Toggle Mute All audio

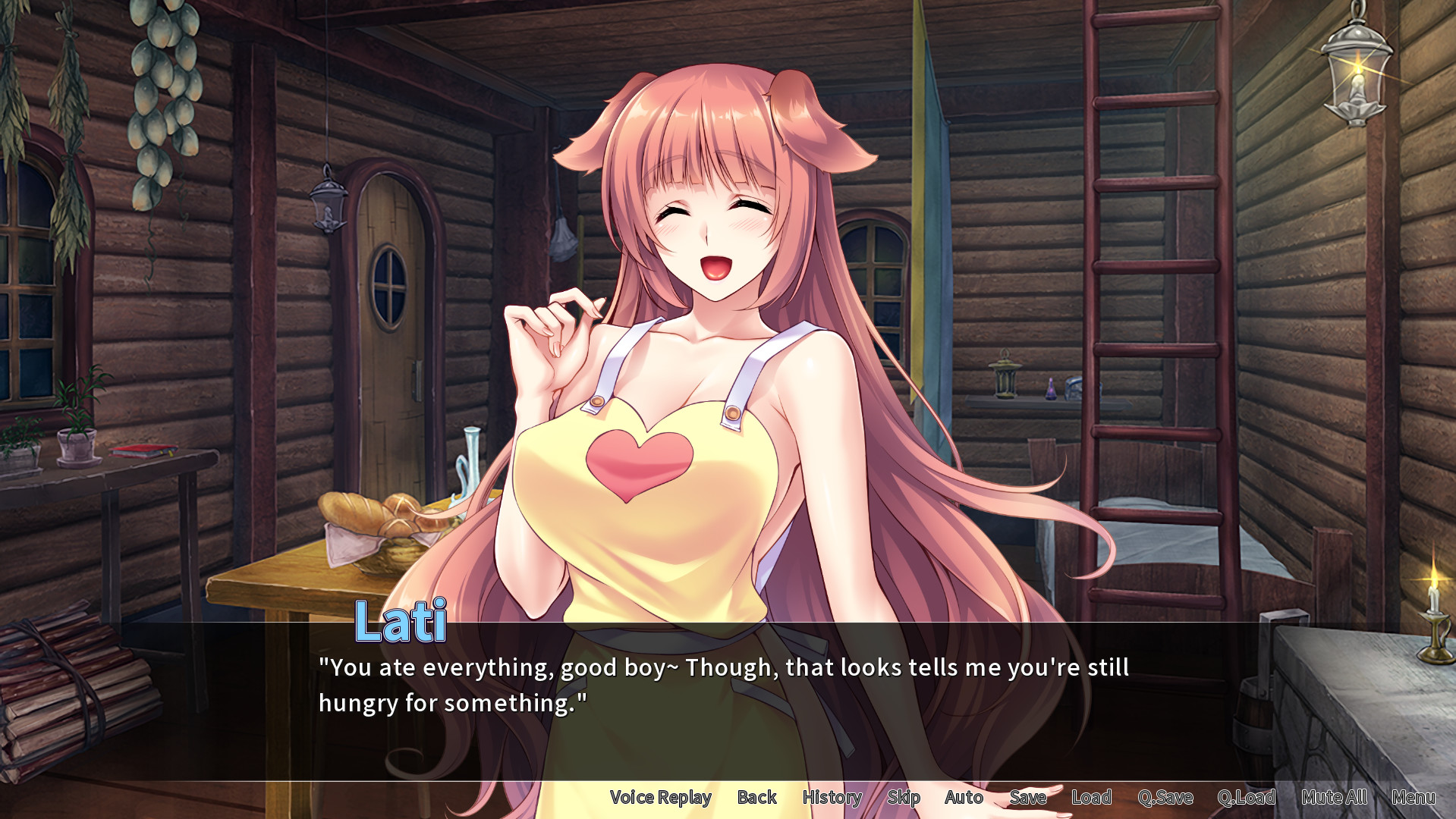click(1334, 797)
